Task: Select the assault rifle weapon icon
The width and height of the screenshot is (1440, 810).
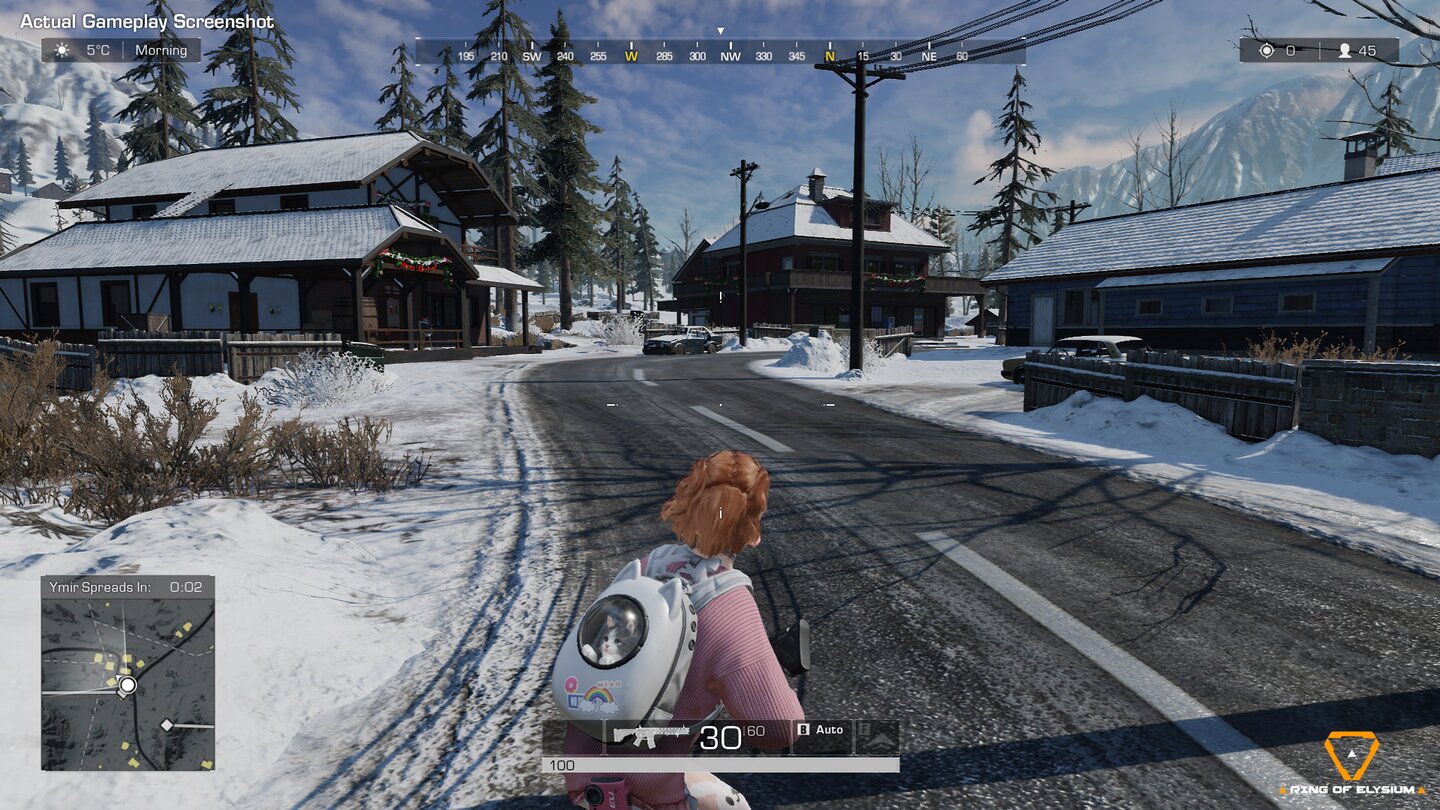Action: tap(650, 733)
